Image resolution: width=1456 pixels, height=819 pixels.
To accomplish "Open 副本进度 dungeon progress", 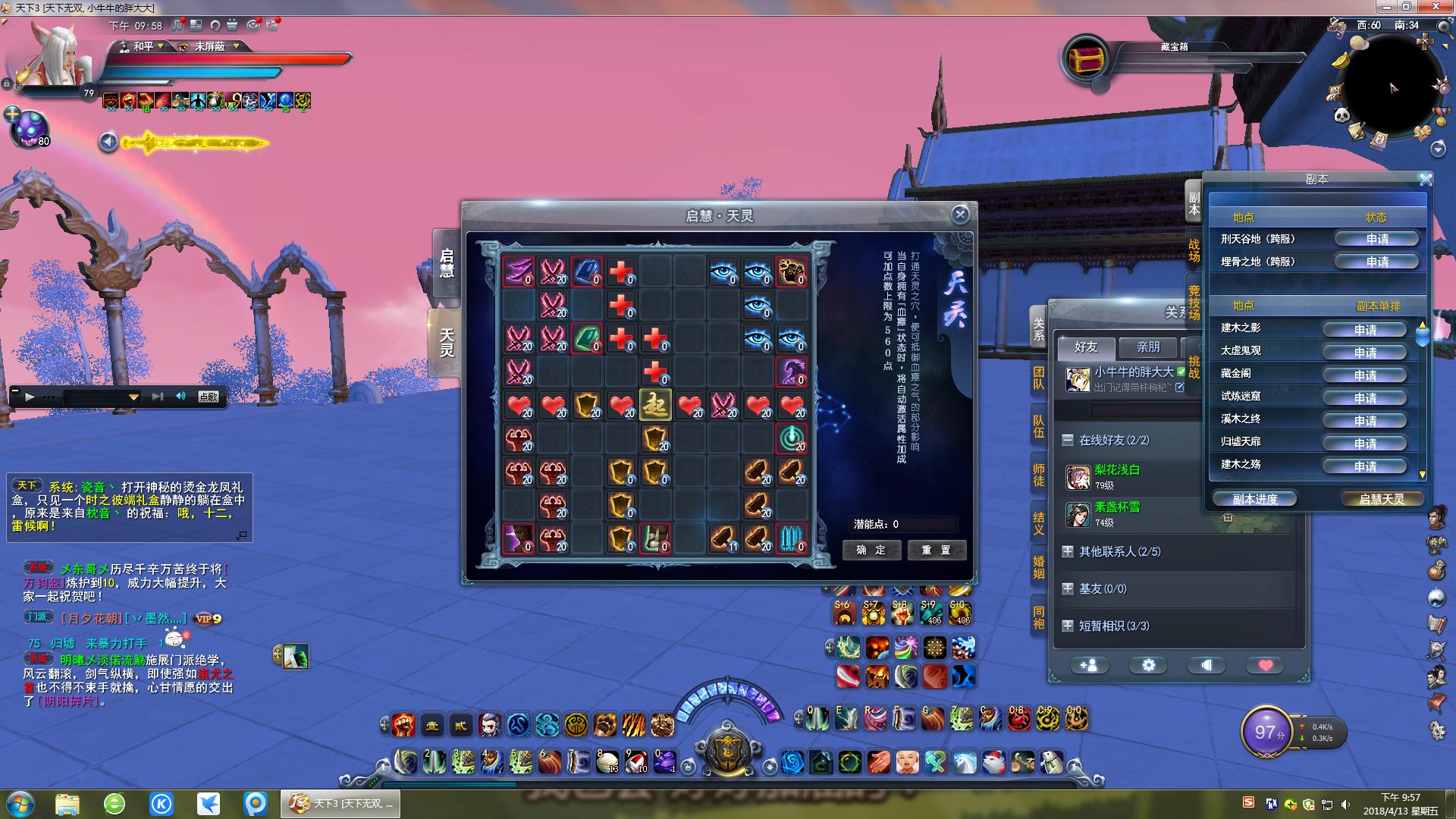I will 1254,499.
